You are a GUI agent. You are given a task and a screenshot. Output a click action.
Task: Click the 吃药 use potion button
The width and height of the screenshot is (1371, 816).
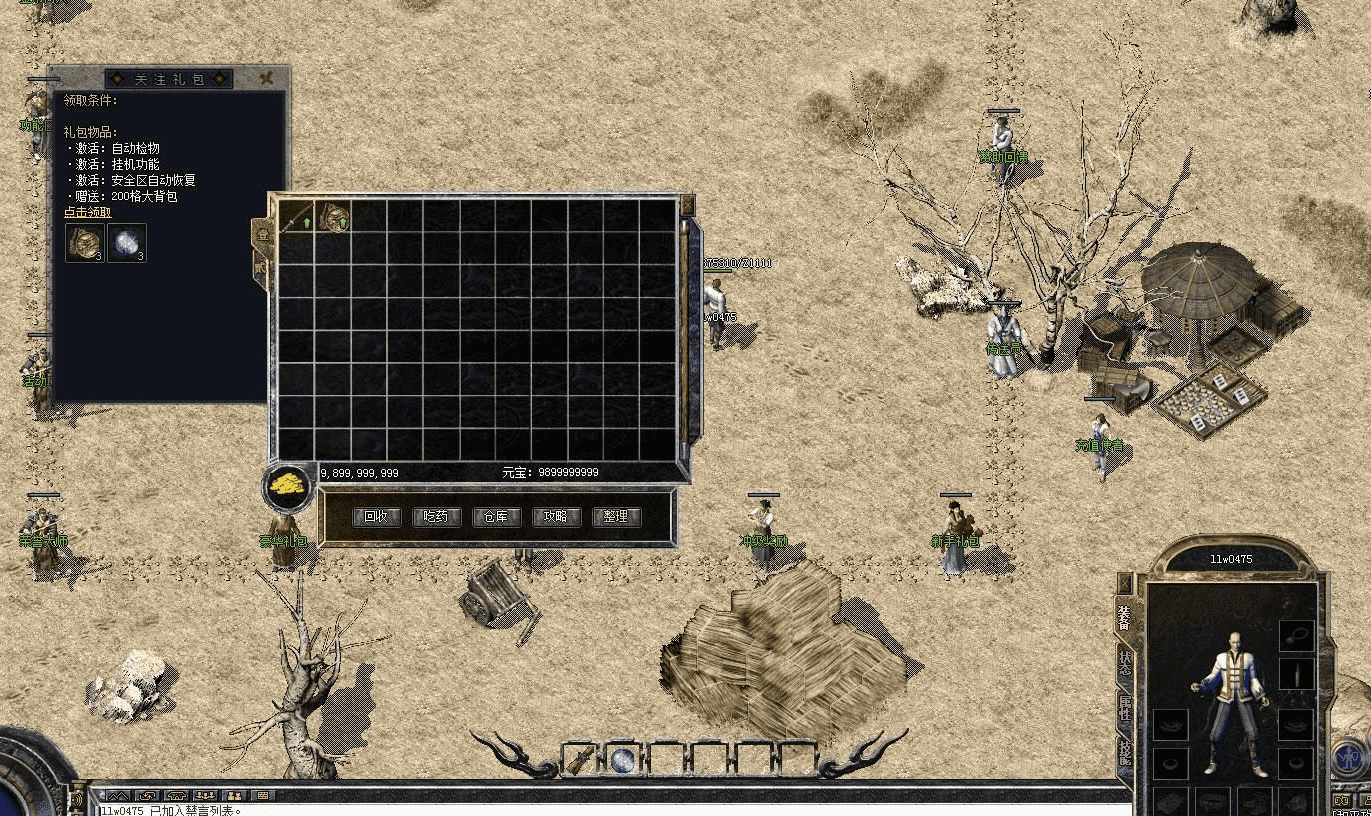[x=436, y=517]
